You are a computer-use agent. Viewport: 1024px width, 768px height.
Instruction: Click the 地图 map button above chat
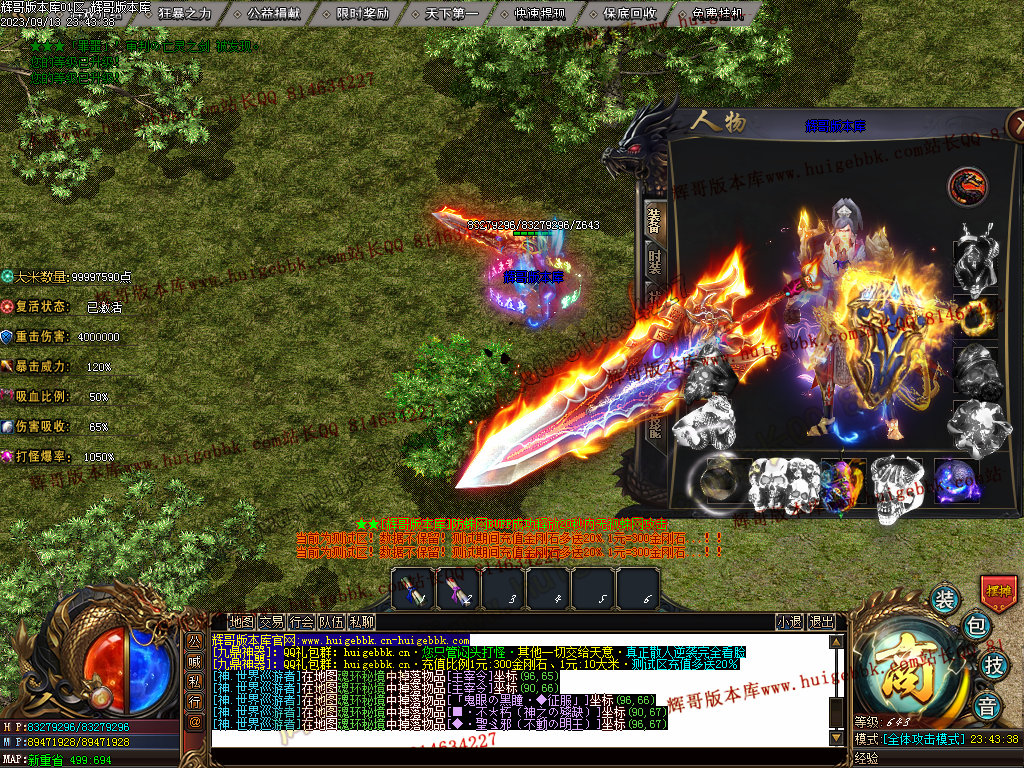pos(241,621)
